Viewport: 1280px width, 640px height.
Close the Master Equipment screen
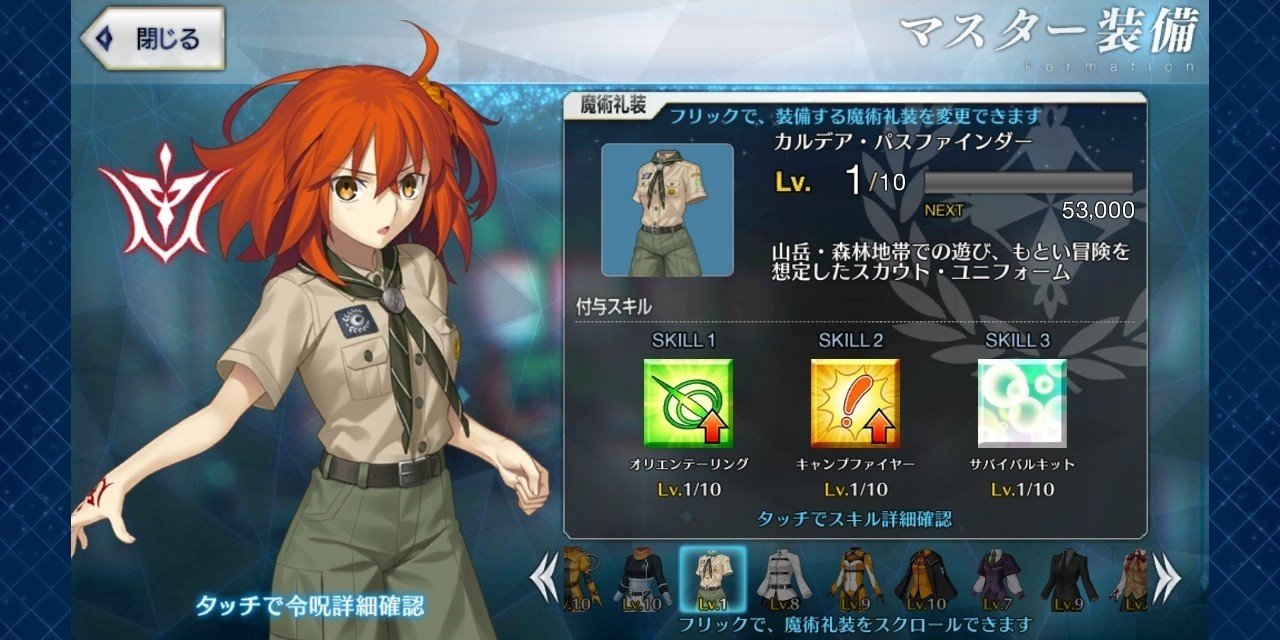(x=152, y=39)
